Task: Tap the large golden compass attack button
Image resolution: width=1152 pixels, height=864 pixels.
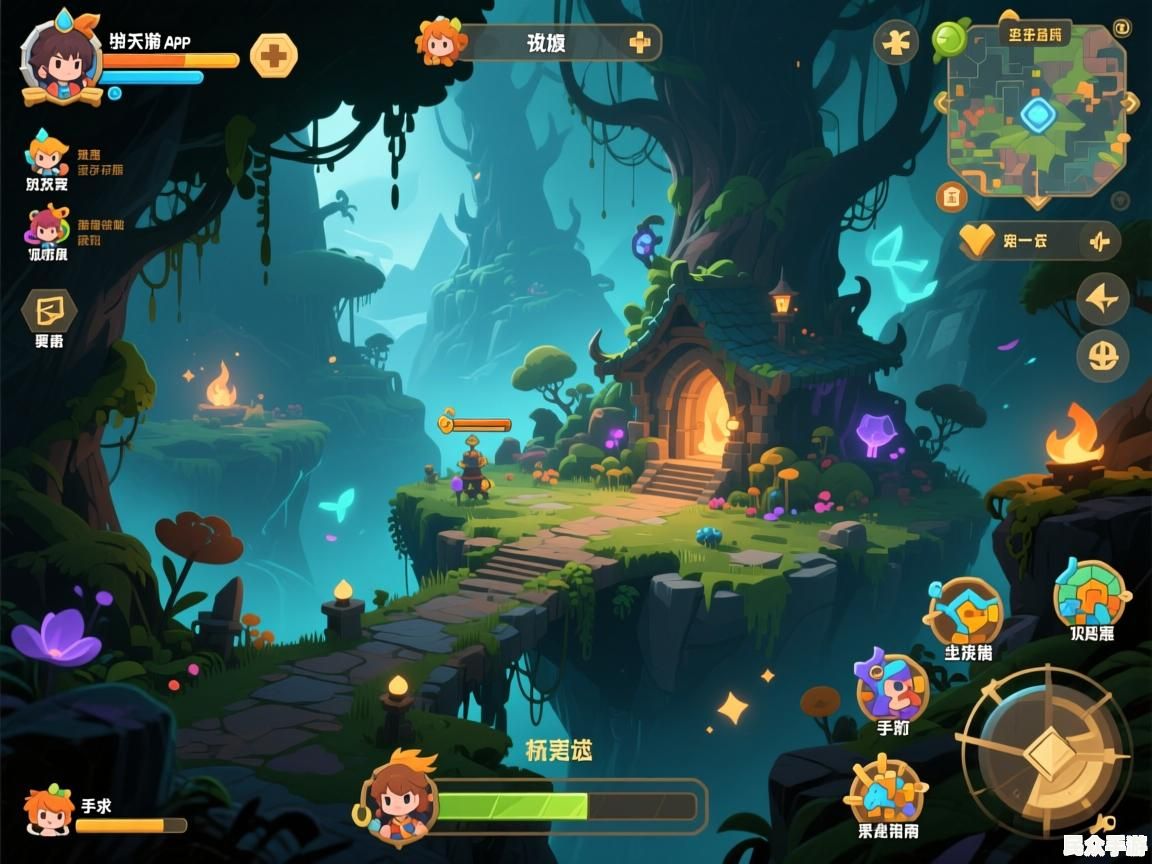Action: [1045, 752]
